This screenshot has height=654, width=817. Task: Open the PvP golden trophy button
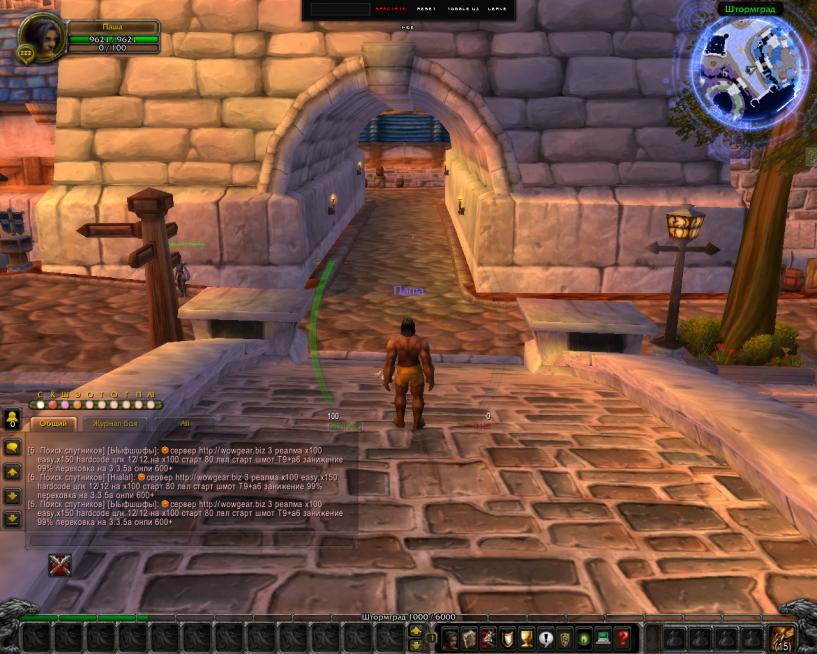[x=527, y=637]
